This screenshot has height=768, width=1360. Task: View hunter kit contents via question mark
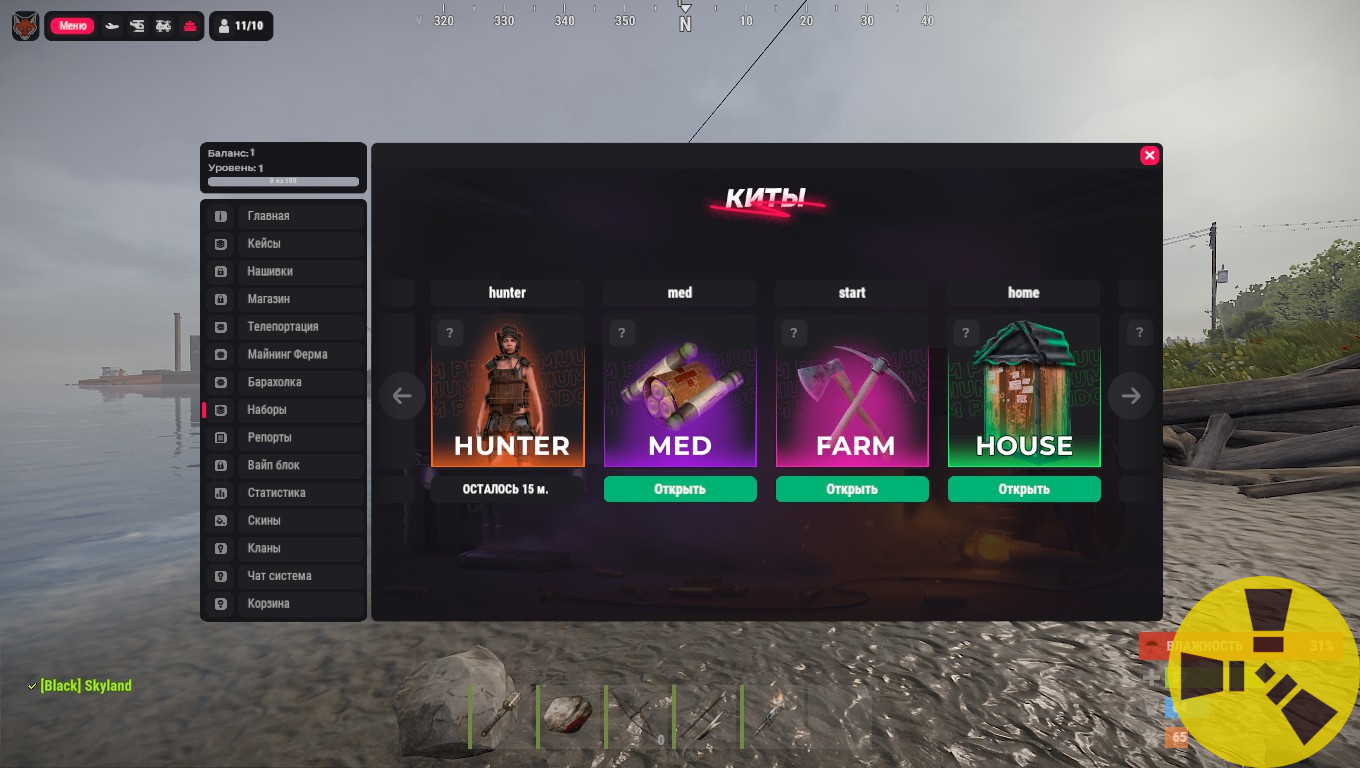pyautogui.click(x=450, y=333)
